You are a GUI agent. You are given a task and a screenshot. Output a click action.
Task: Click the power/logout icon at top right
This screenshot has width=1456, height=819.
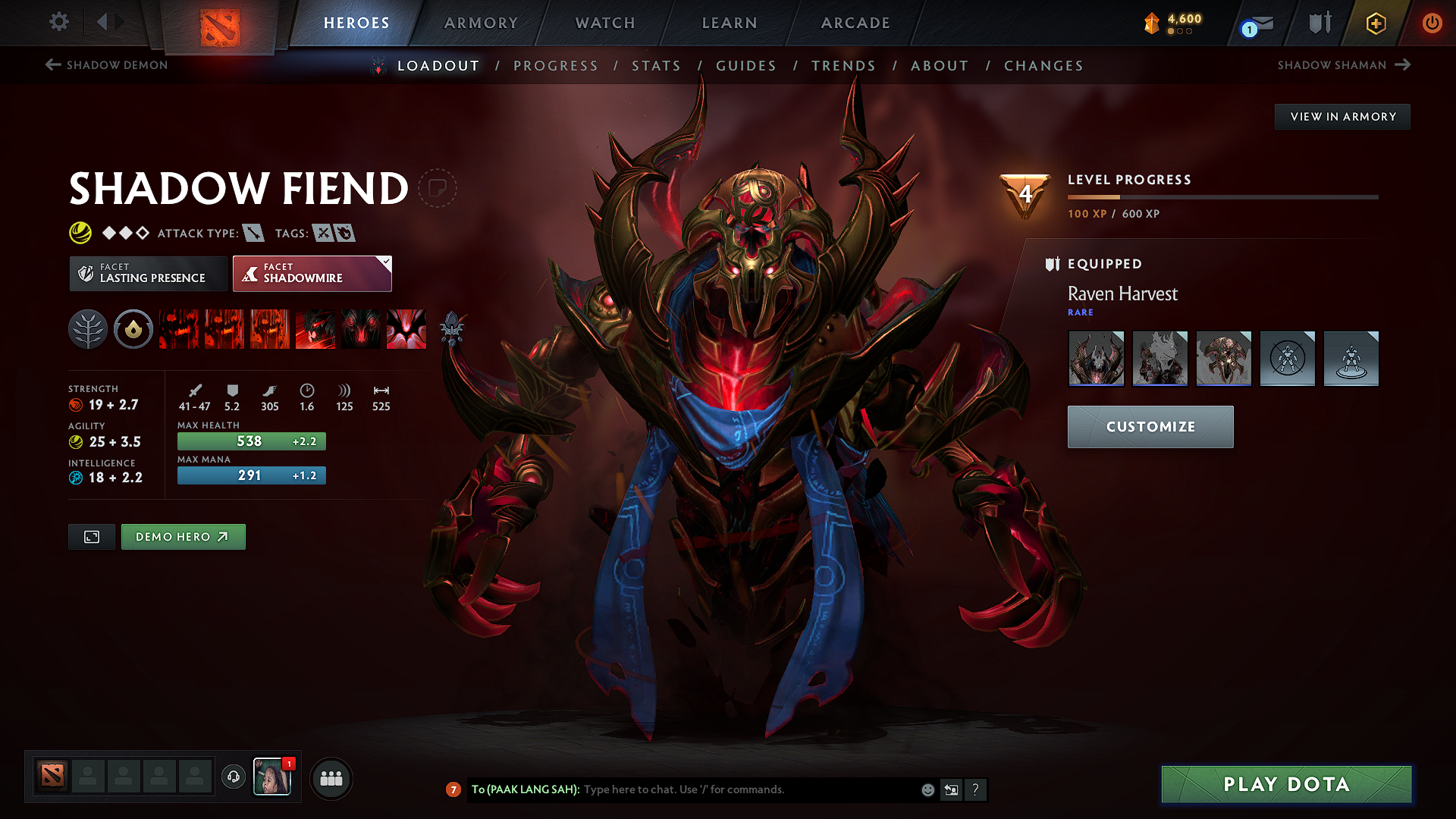pos(1432,23)
